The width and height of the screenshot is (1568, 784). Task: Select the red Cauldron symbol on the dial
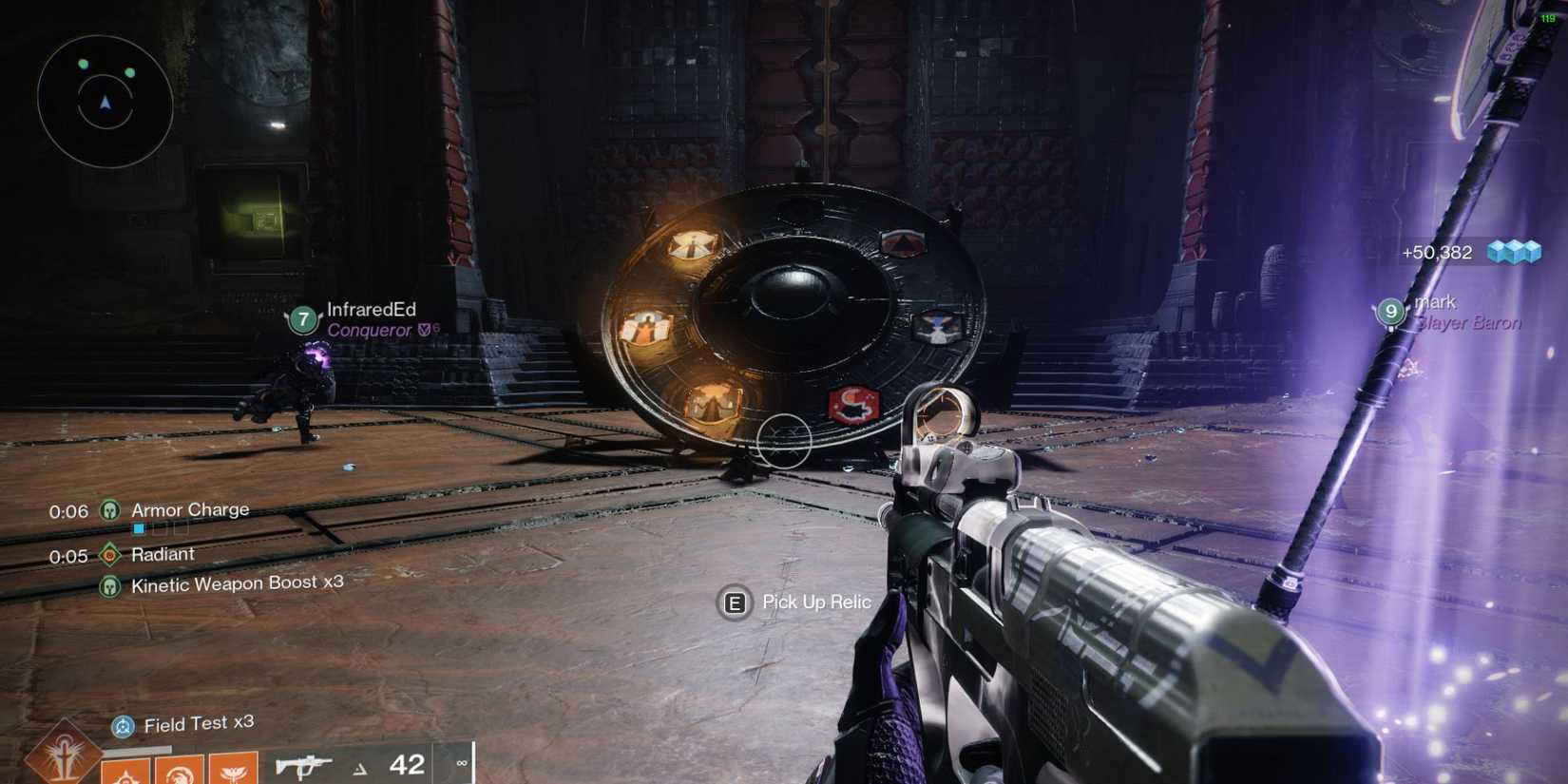click(852, 403)
